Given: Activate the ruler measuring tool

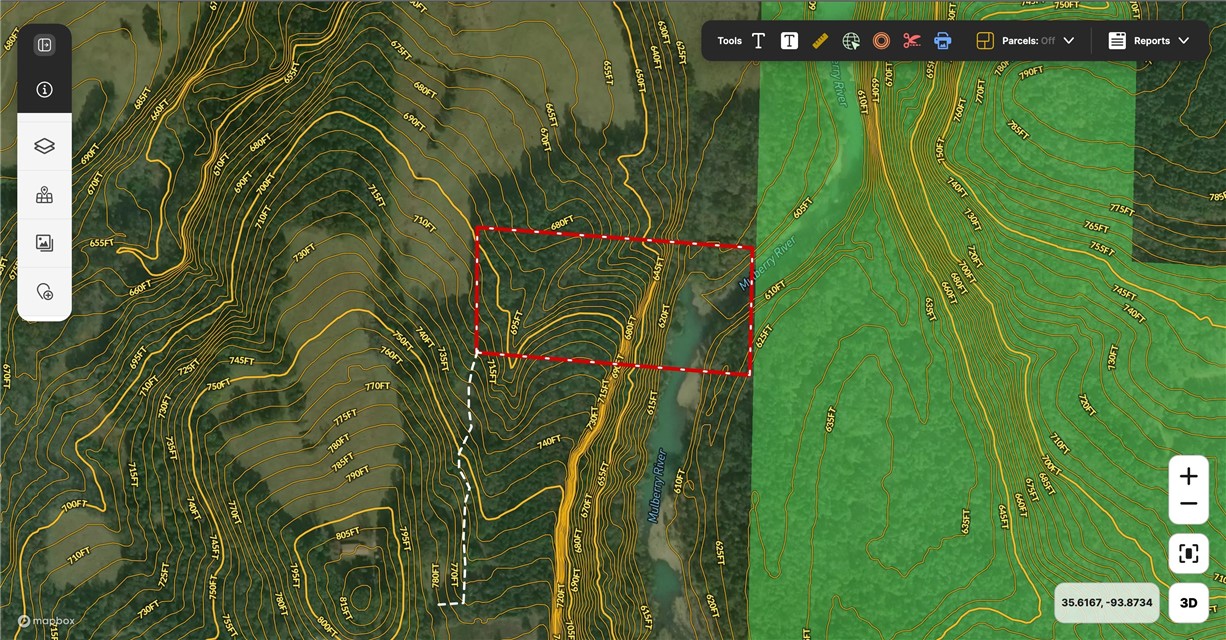Looking at the screenshot, I should [820, 41].
